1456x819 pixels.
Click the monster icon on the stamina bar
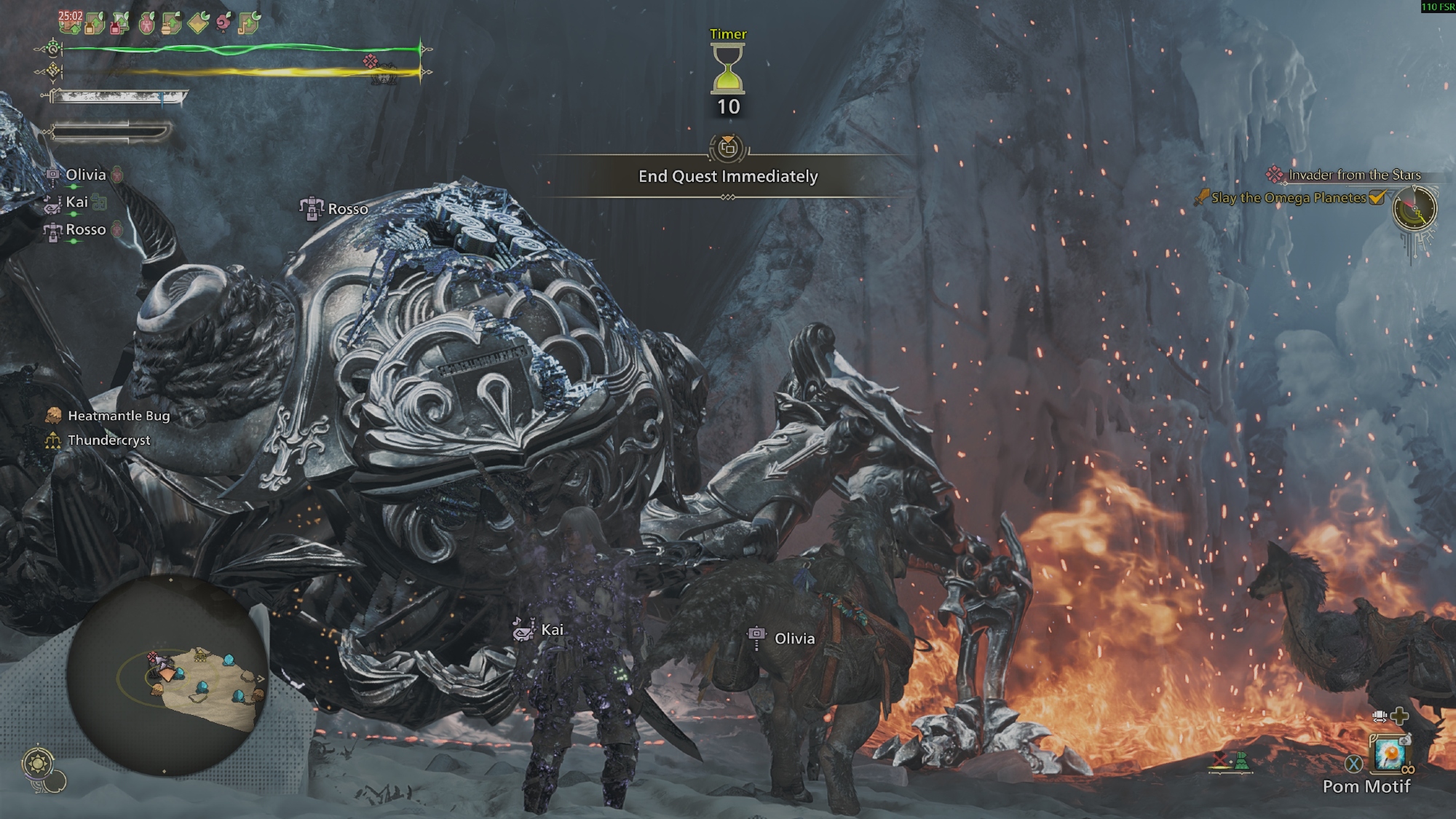[x=371, y=63]
